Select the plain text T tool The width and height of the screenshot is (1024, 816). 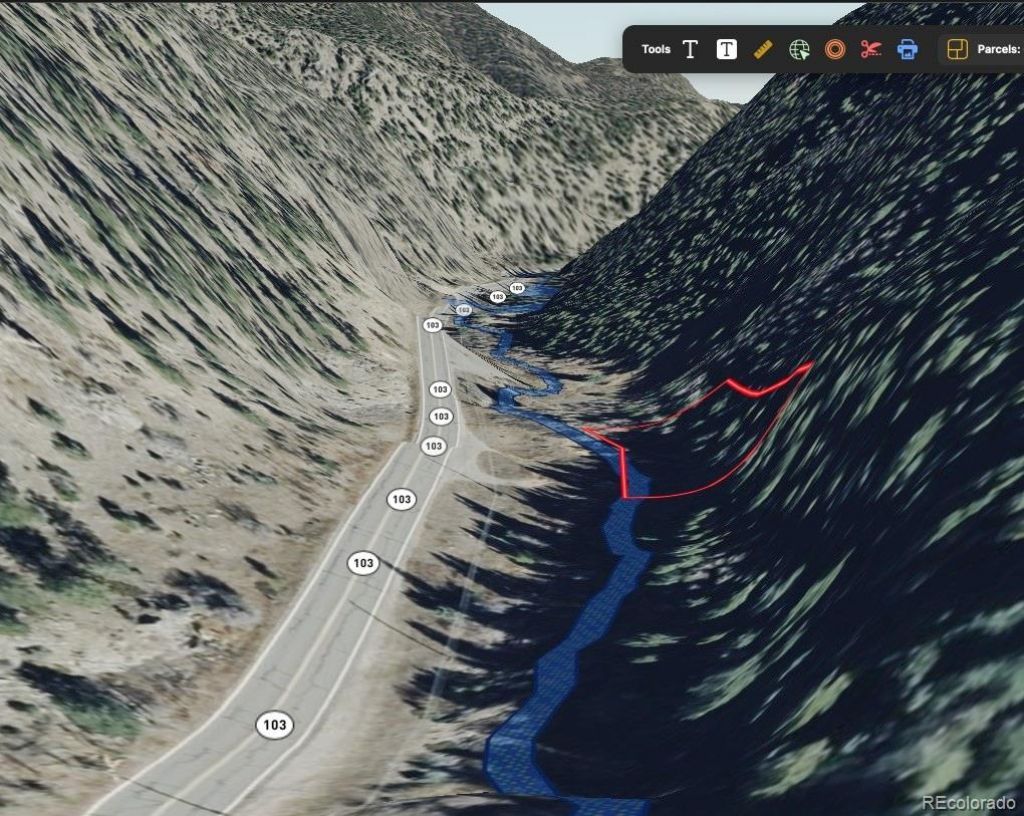pos(690,49)
